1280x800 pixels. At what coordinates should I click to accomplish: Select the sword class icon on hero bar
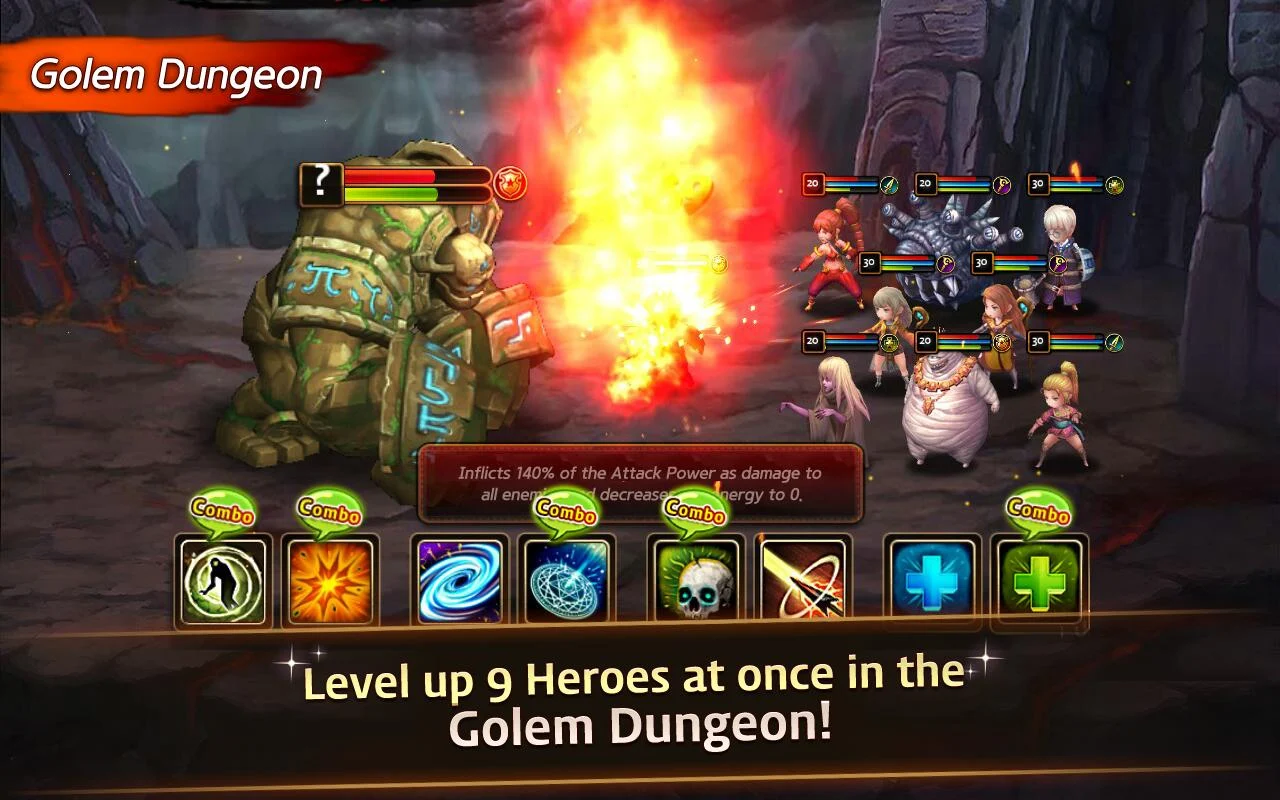pyautogui.click(x=887, y=185)
